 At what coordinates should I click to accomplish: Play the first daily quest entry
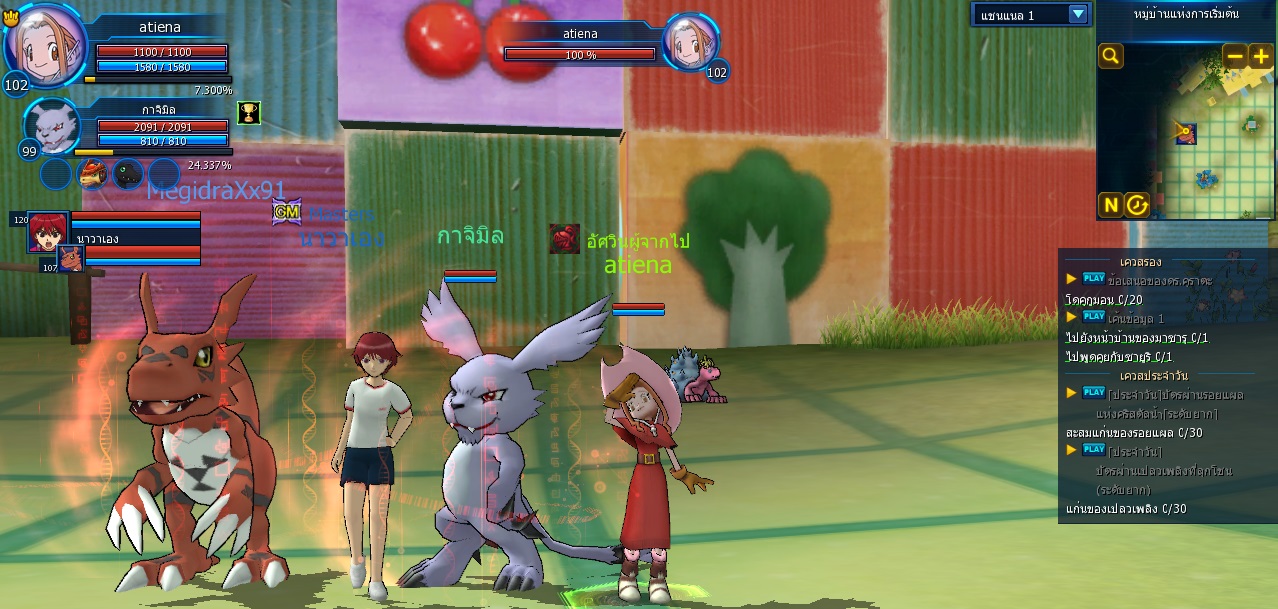(x=1093, y=393)
